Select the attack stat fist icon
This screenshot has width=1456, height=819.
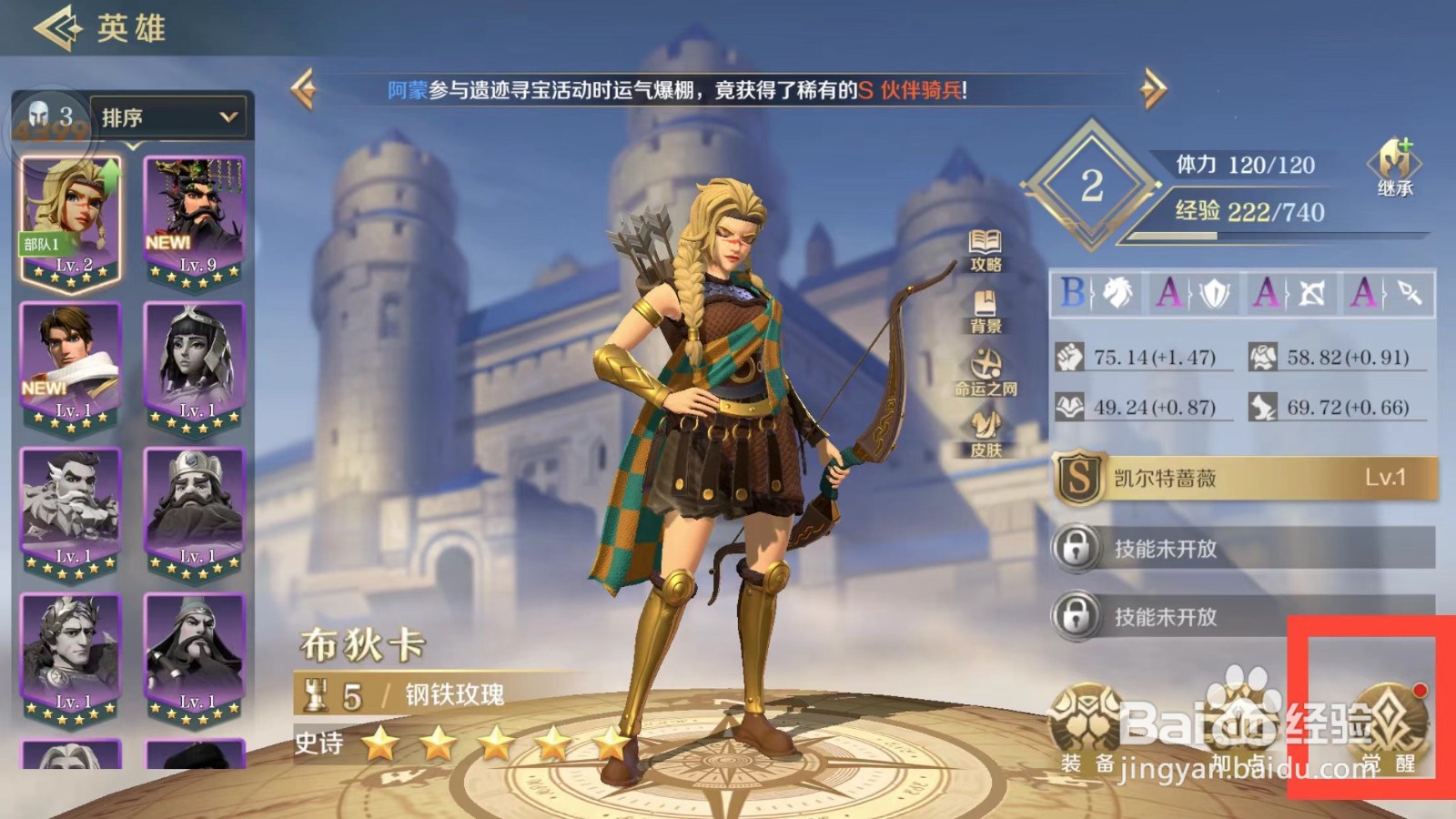click(x=1067, y=356)
